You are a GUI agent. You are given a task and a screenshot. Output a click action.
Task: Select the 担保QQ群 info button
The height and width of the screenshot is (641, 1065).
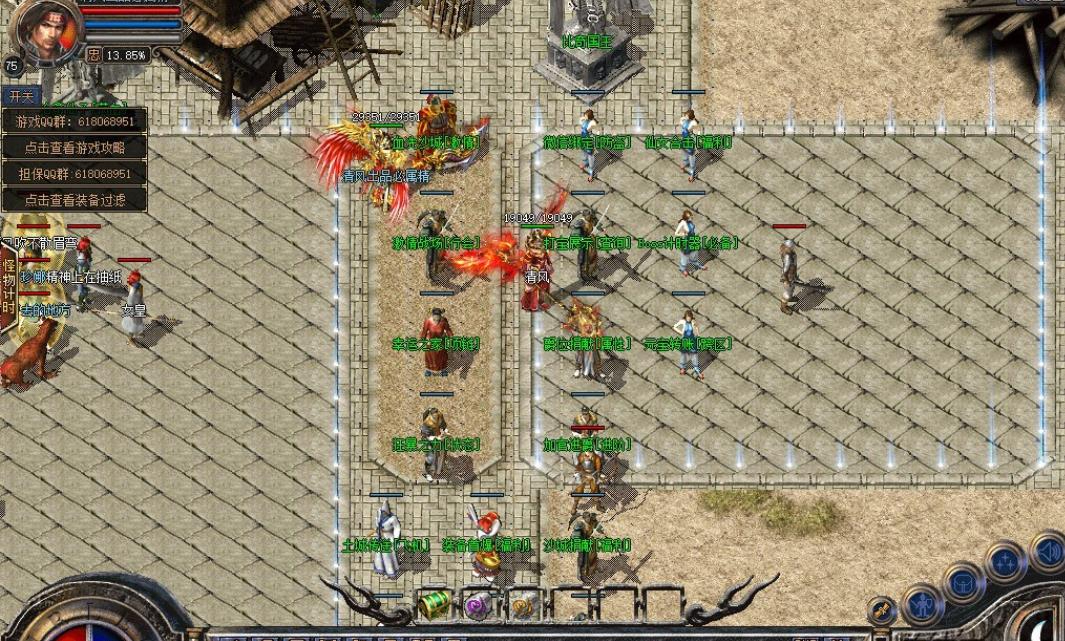click(x=75, y=173)
